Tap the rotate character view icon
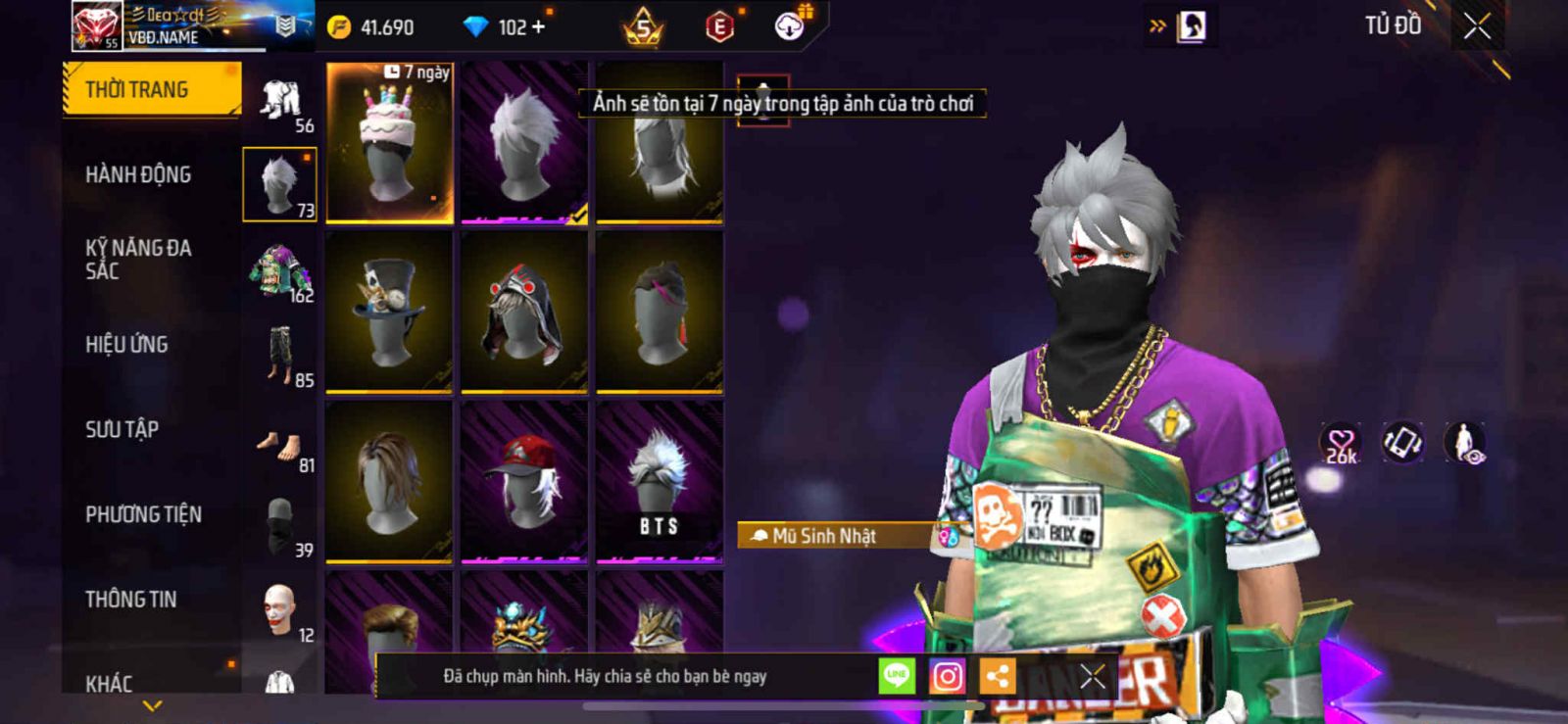Screen dimensions: 1568x724 tap(1402, 443)
